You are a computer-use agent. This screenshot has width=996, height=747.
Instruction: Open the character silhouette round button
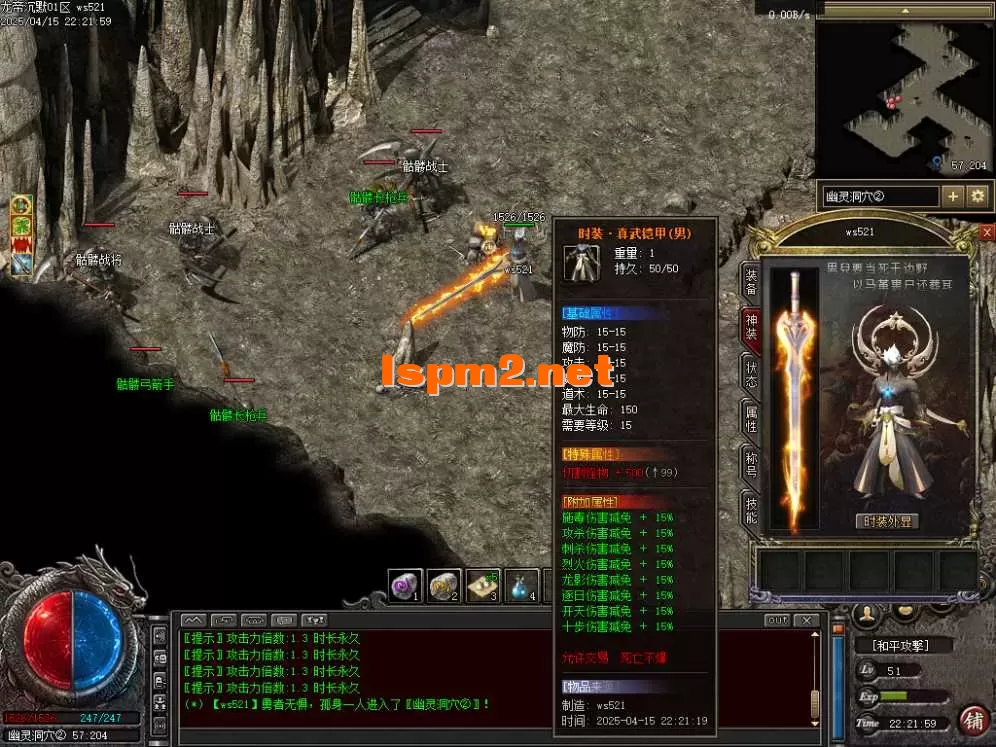(868, 612)
